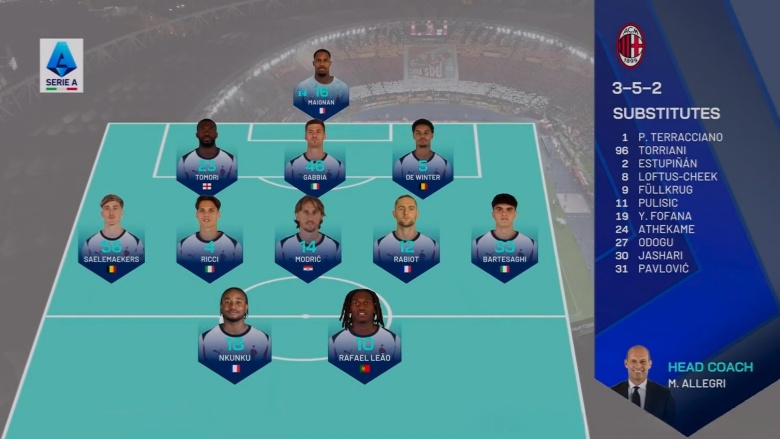
Task: Choose Tomori's player card
Action: point(206,160)
